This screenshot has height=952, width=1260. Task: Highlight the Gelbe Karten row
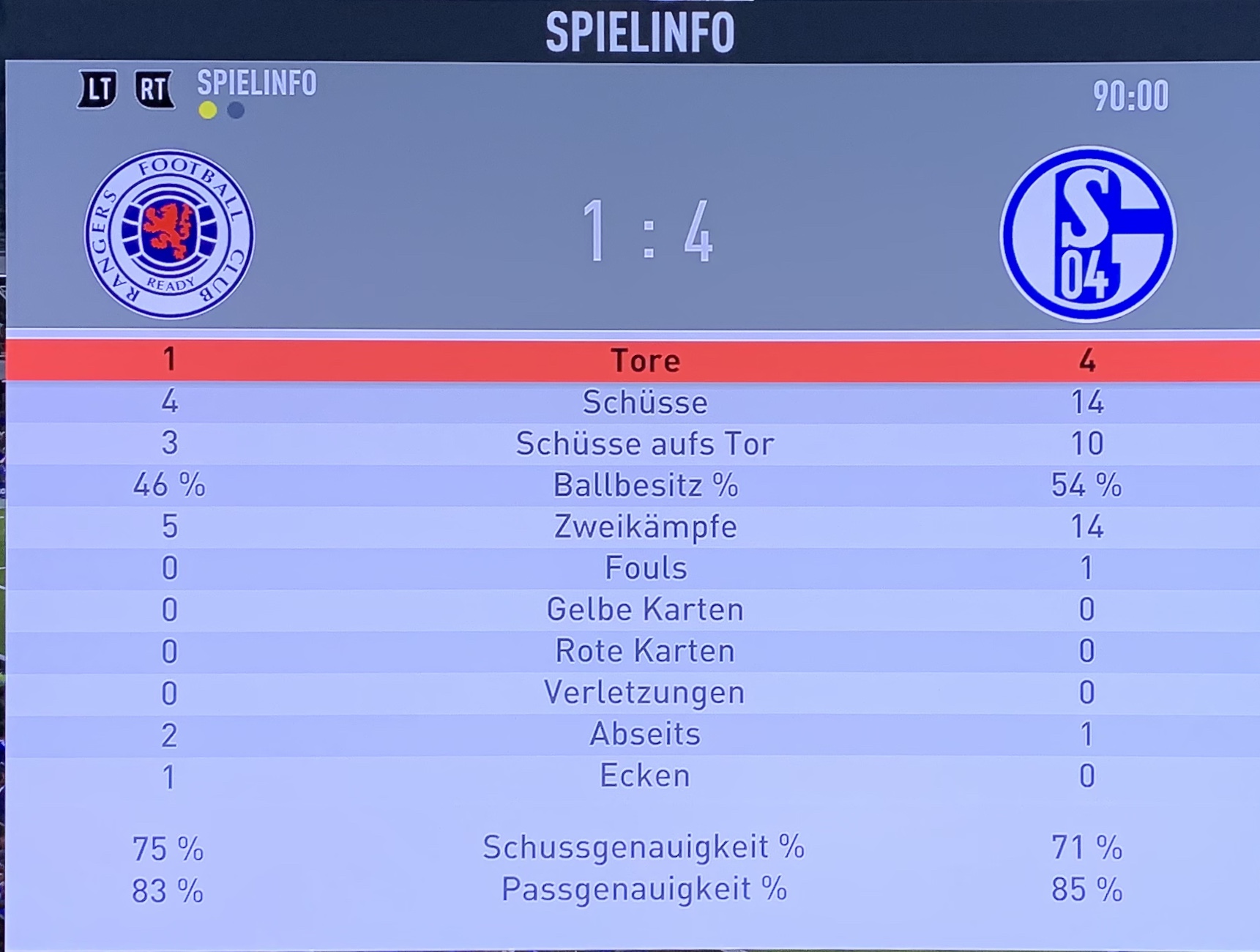[x=644, y=609]
